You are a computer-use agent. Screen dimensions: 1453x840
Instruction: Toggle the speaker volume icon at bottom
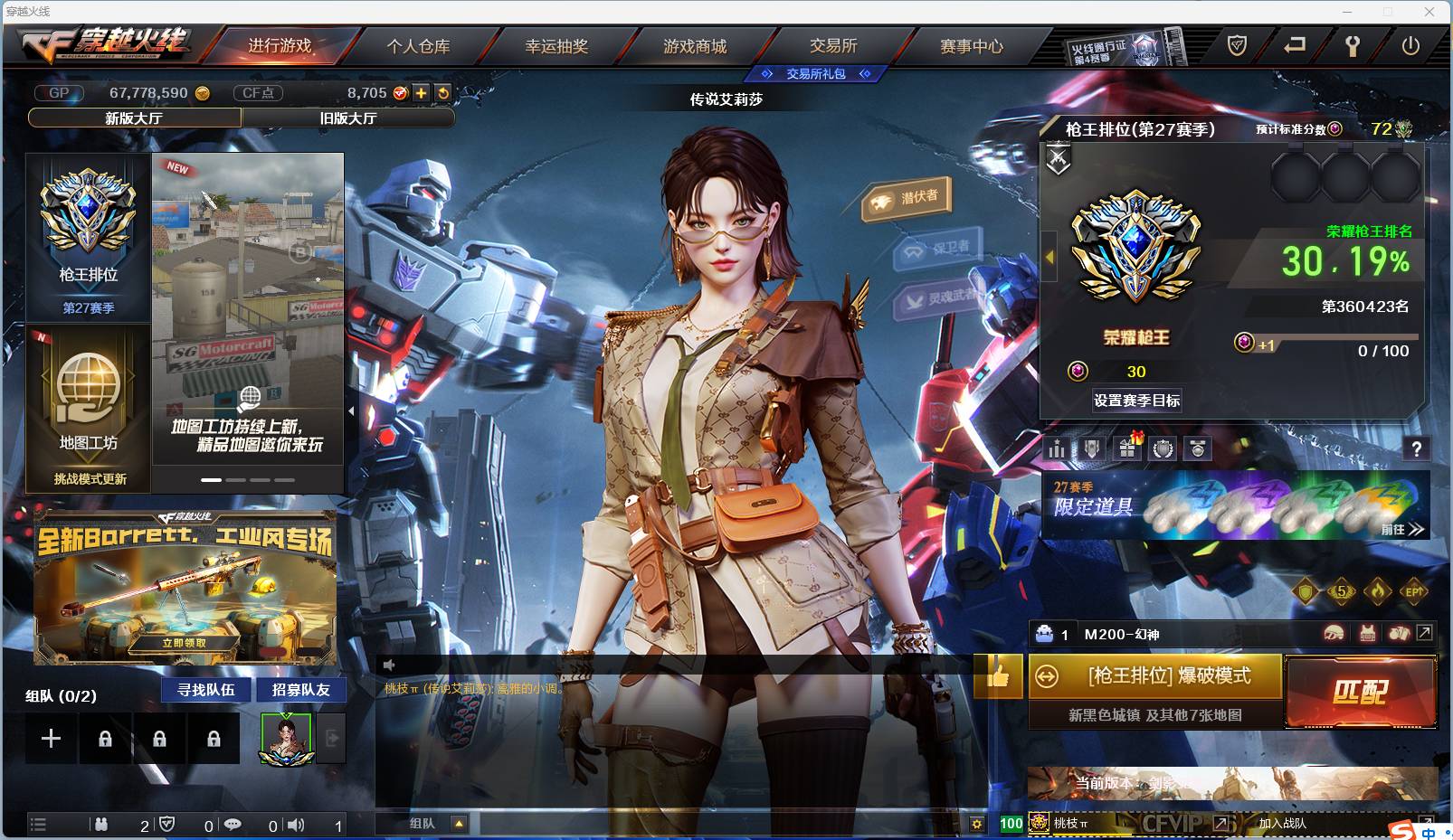(x=295, y=825)
